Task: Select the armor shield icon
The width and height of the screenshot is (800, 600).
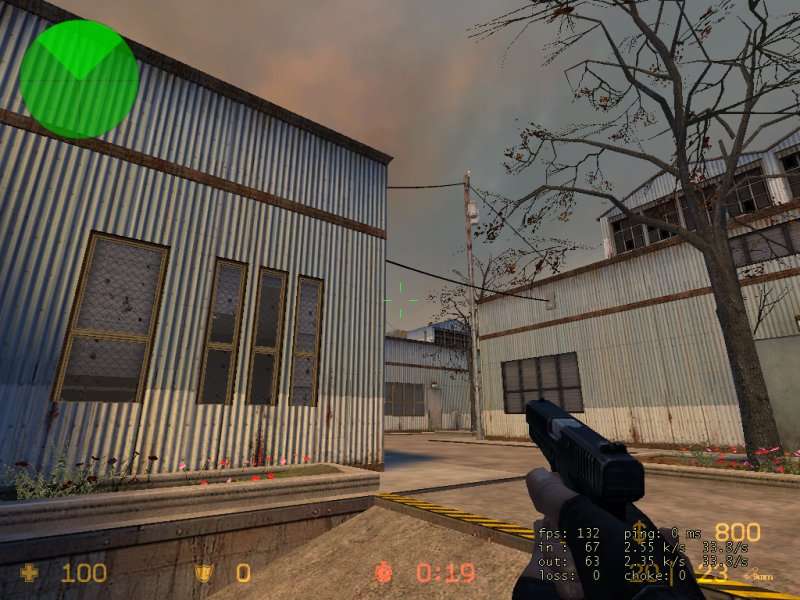Action: point(204,573)
